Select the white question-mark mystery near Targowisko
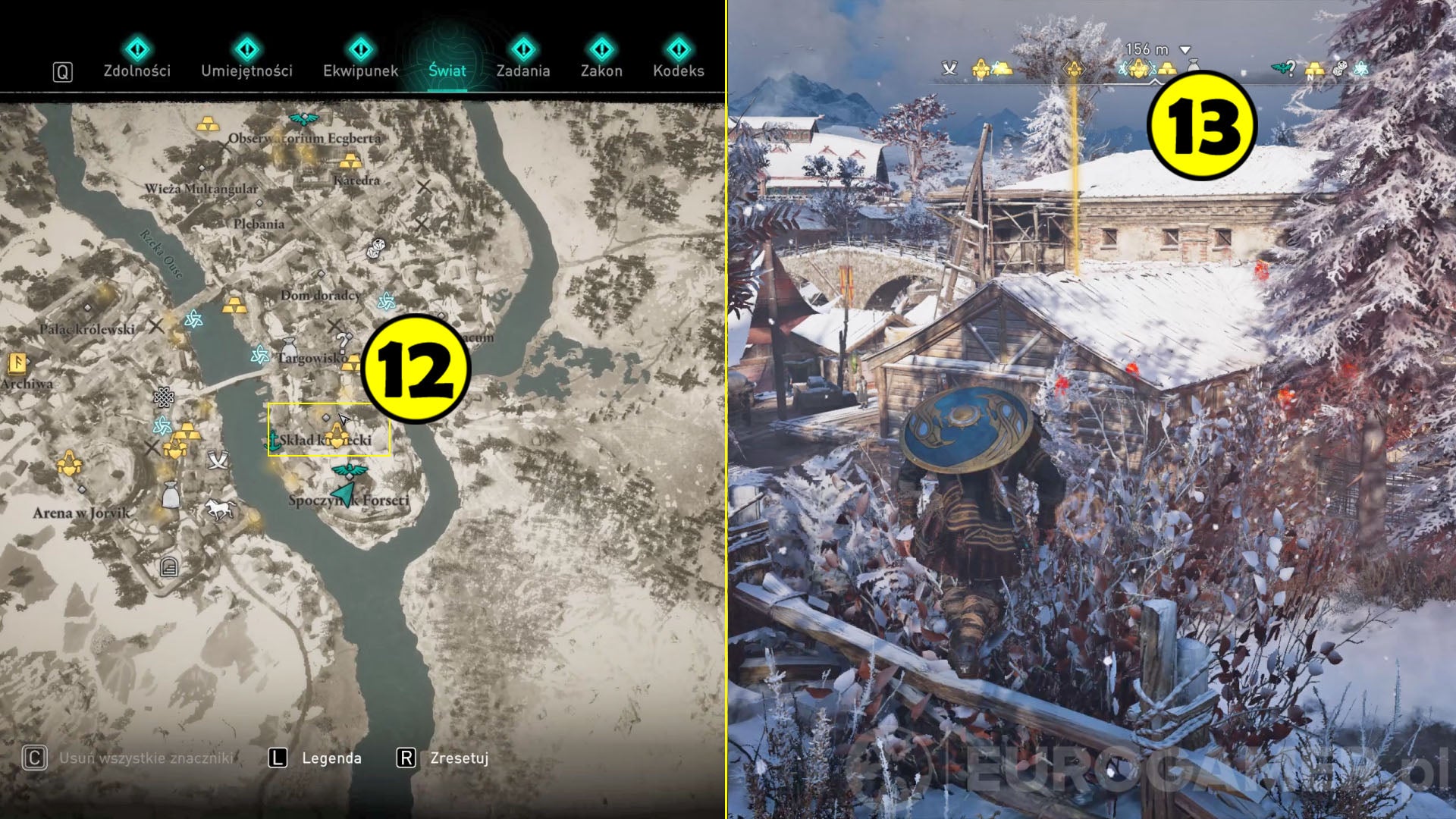Viewport: 1456px width, 819px height. pyautogui.click(x=342, y=343)
